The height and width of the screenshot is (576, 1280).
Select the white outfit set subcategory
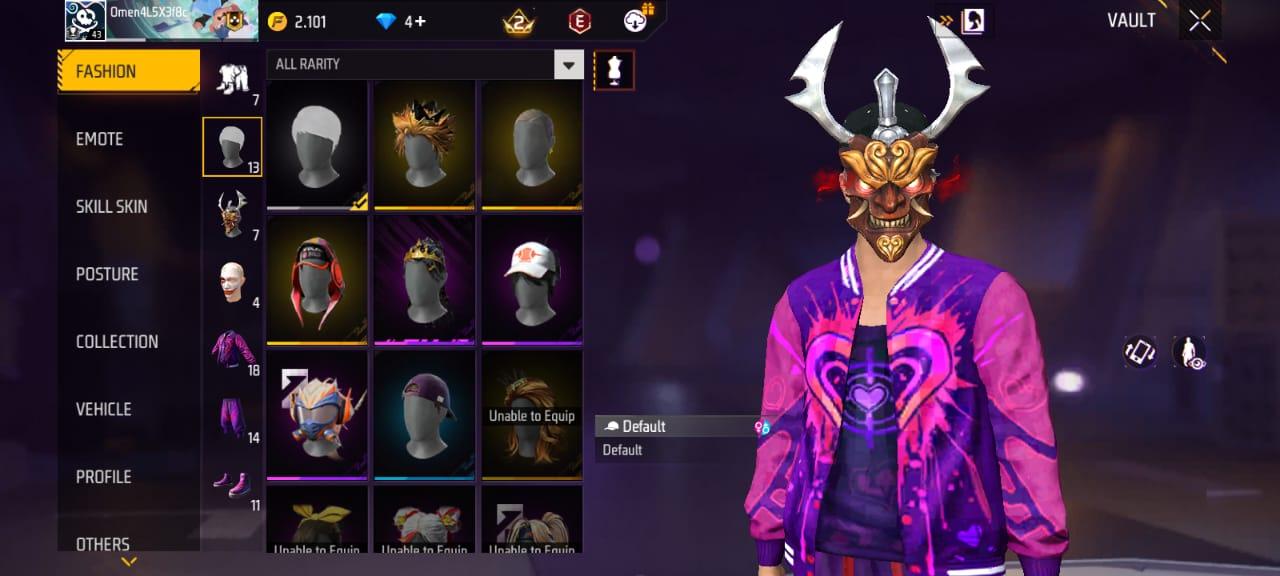pos(232,80)
